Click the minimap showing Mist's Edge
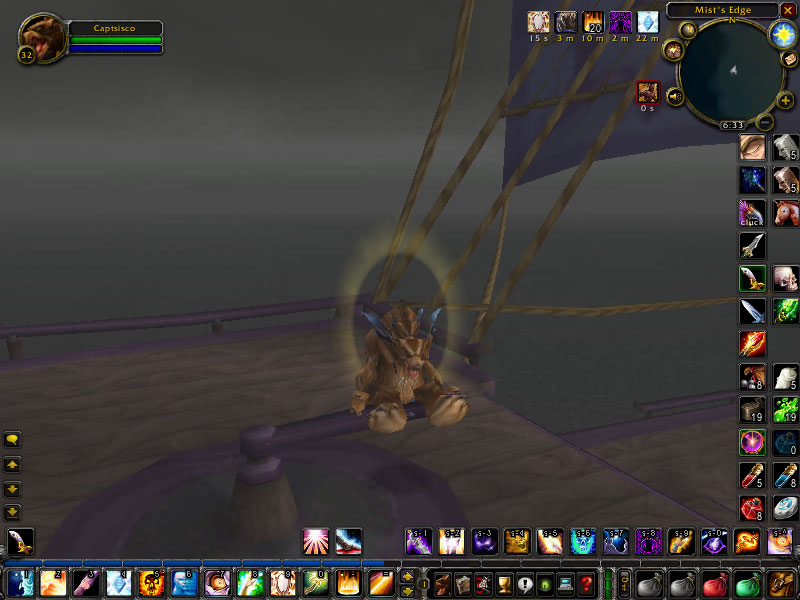This screenshot has height=600, width=800. (x=731, y=70)
